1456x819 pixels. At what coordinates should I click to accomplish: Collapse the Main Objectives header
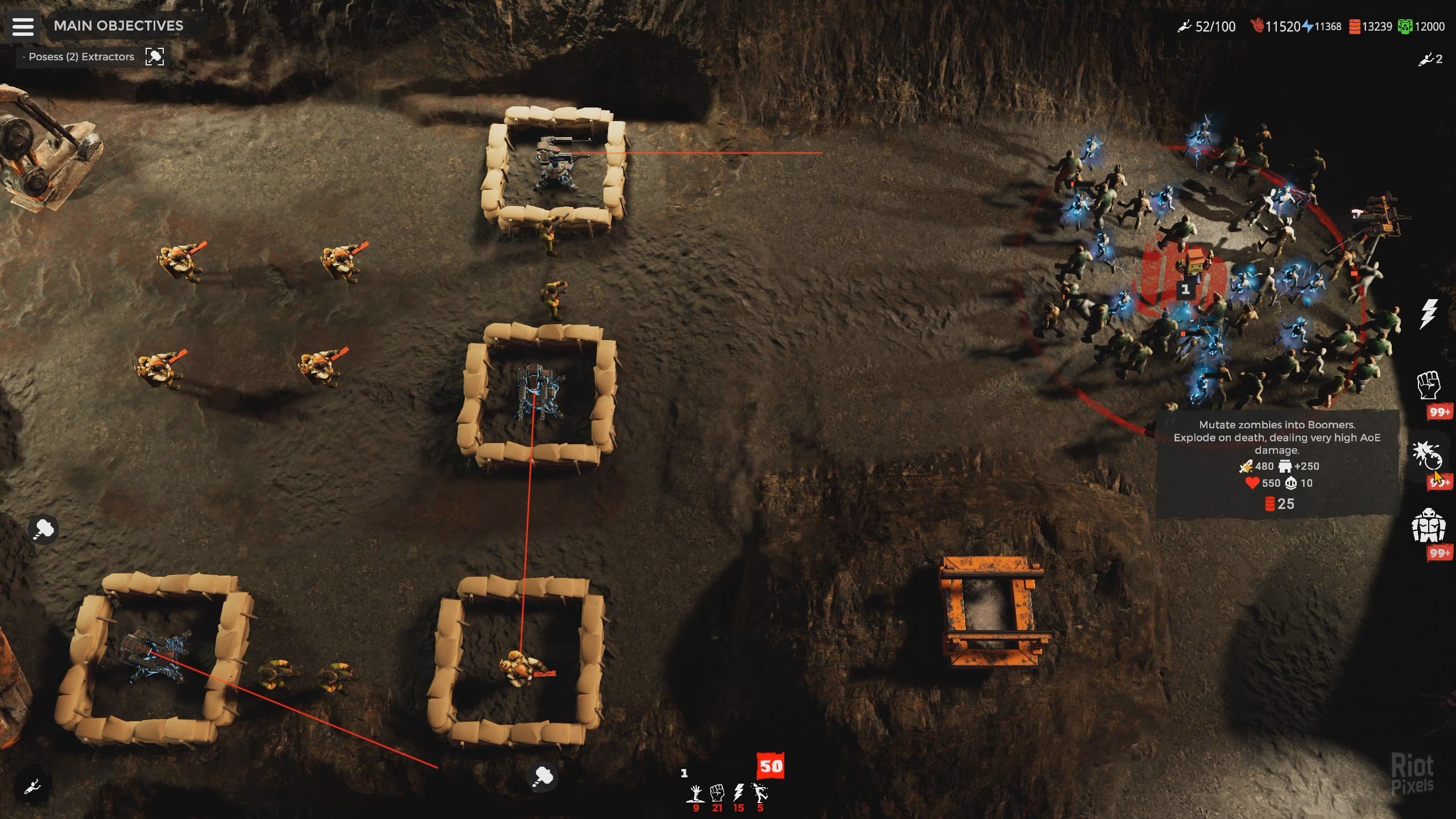pos(118,26)
